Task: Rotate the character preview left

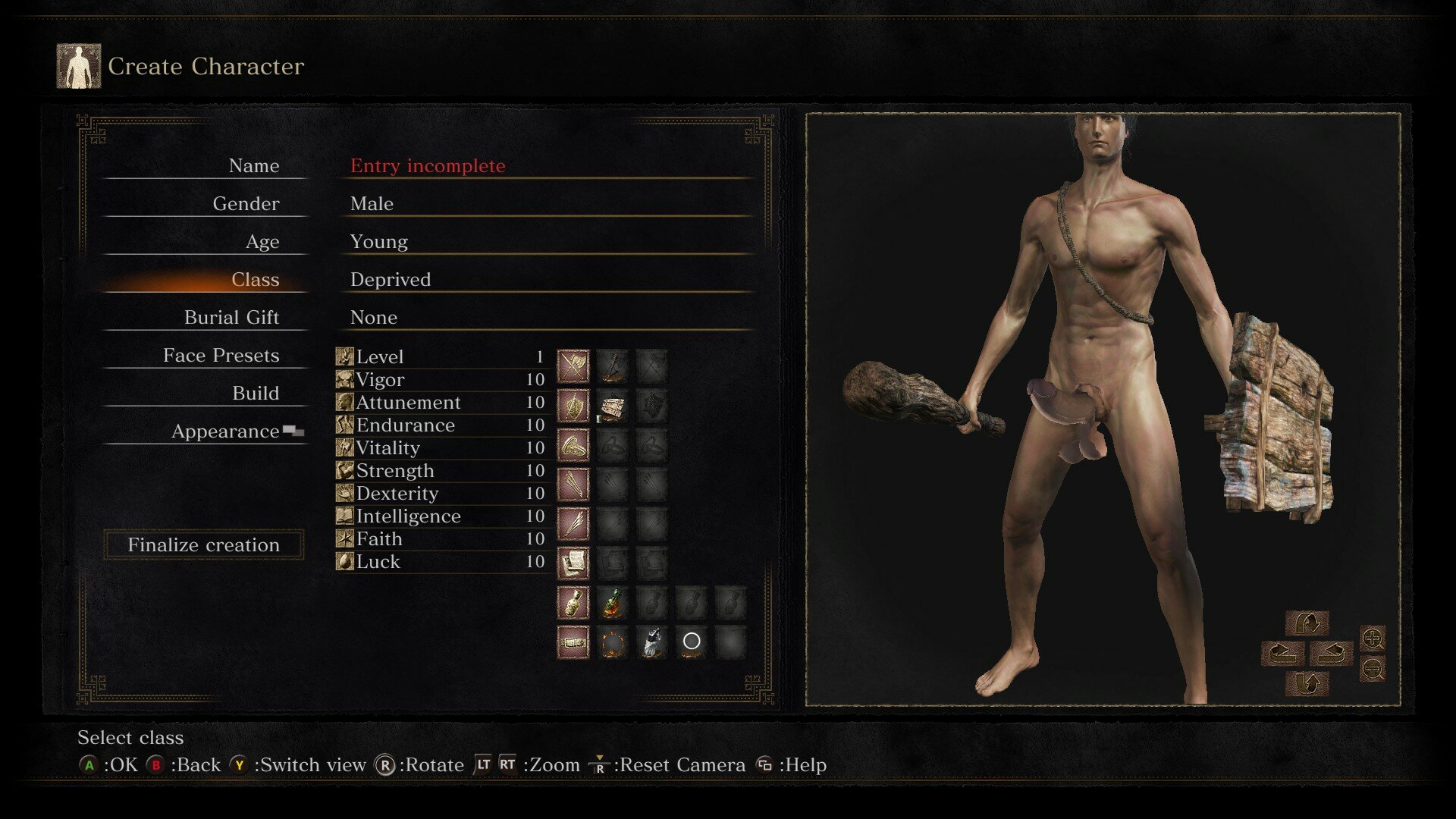Action: [x=1282, y=653]
